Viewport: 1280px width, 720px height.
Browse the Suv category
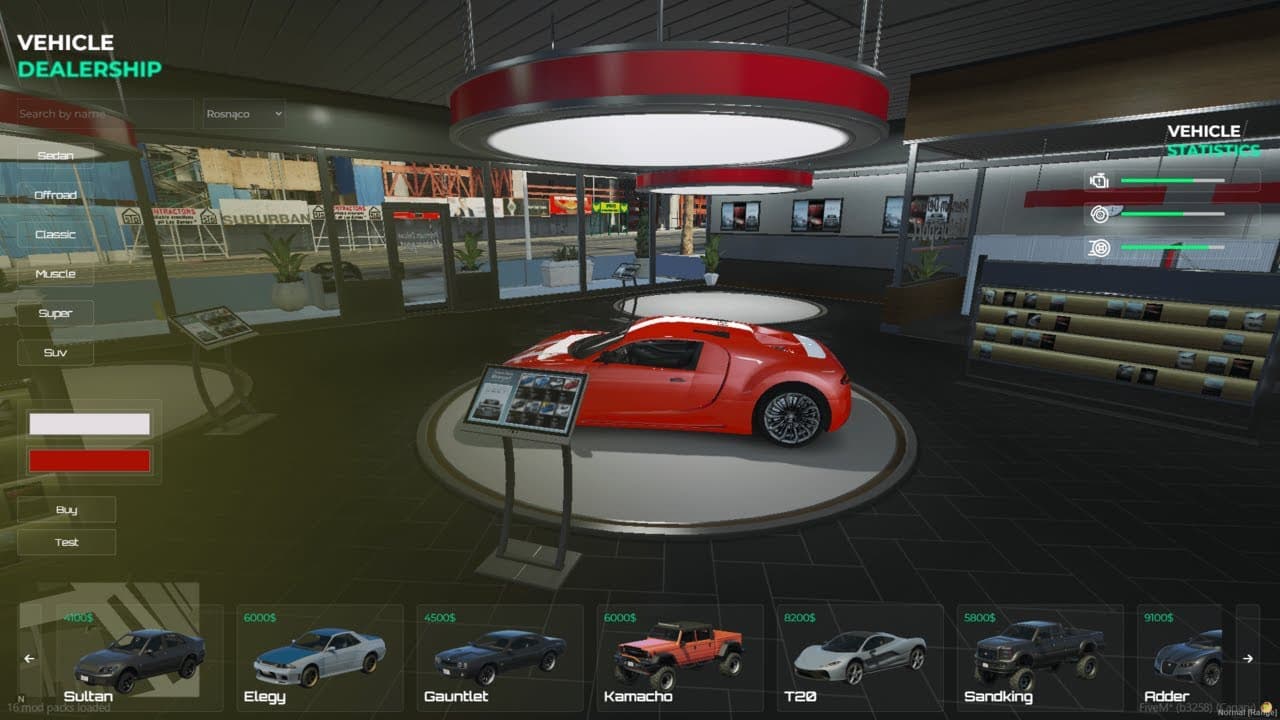pos(58,352)
